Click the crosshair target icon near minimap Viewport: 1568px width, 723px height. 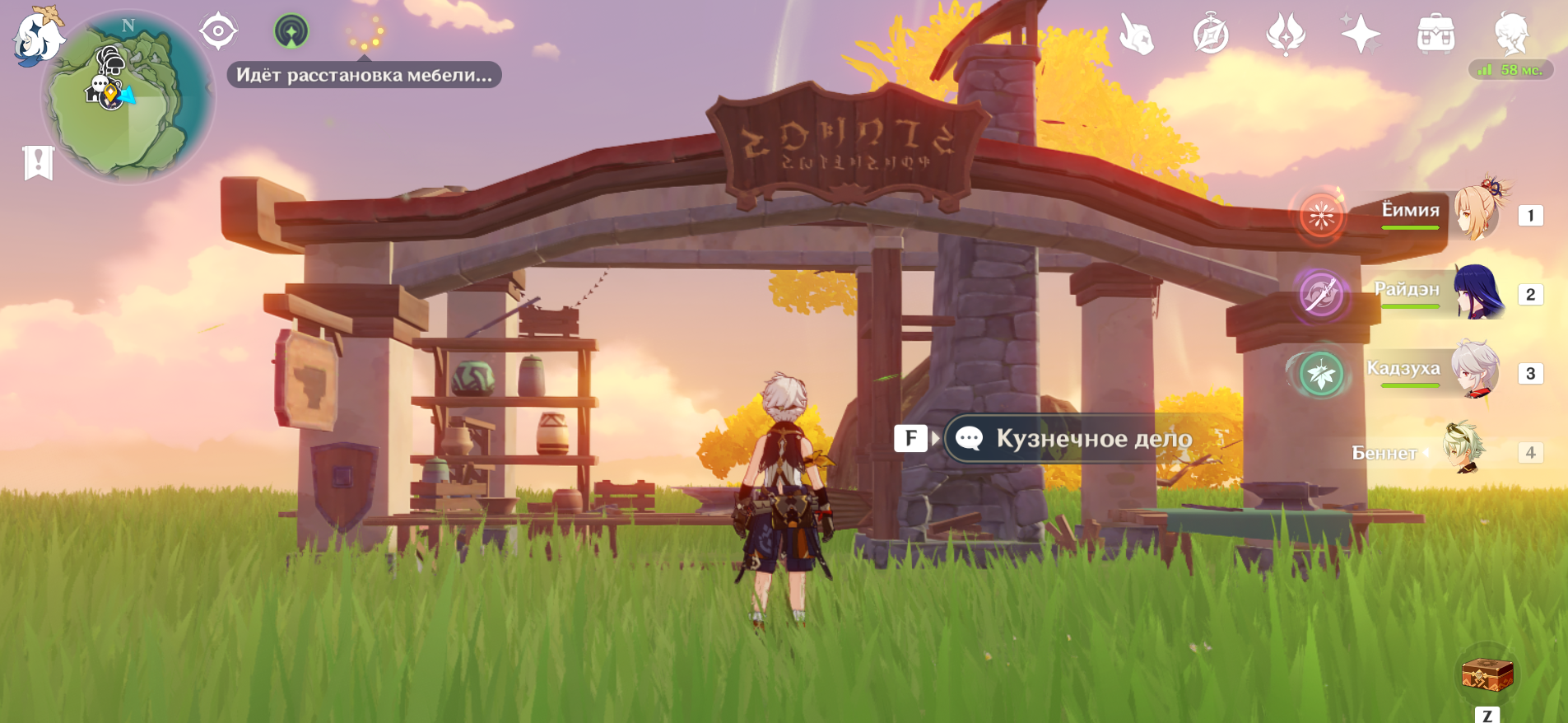point(218,32)
